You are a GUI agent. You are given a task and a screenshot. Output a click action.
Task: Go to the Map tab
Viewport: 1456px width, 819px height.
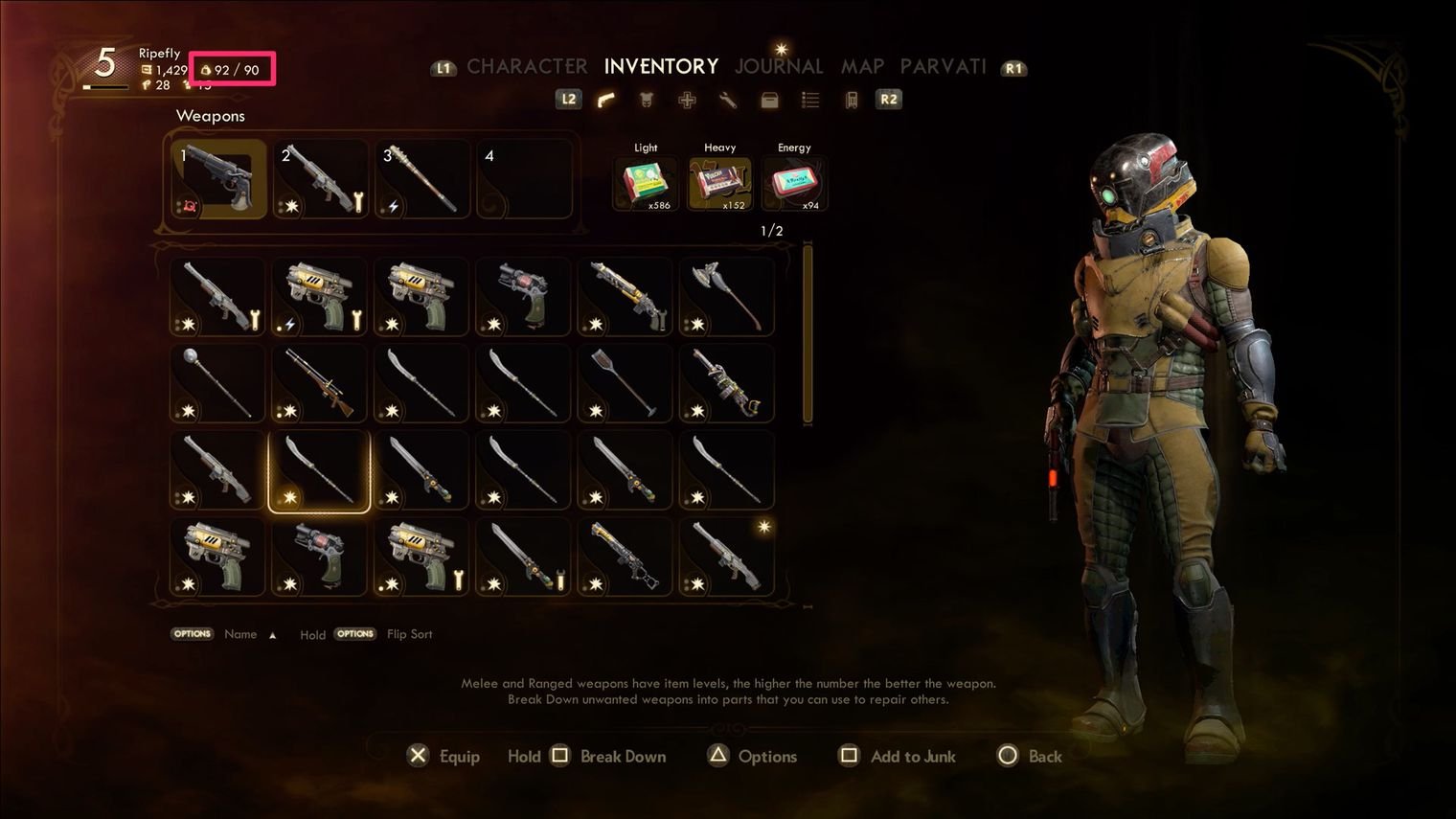click(862, 66)
